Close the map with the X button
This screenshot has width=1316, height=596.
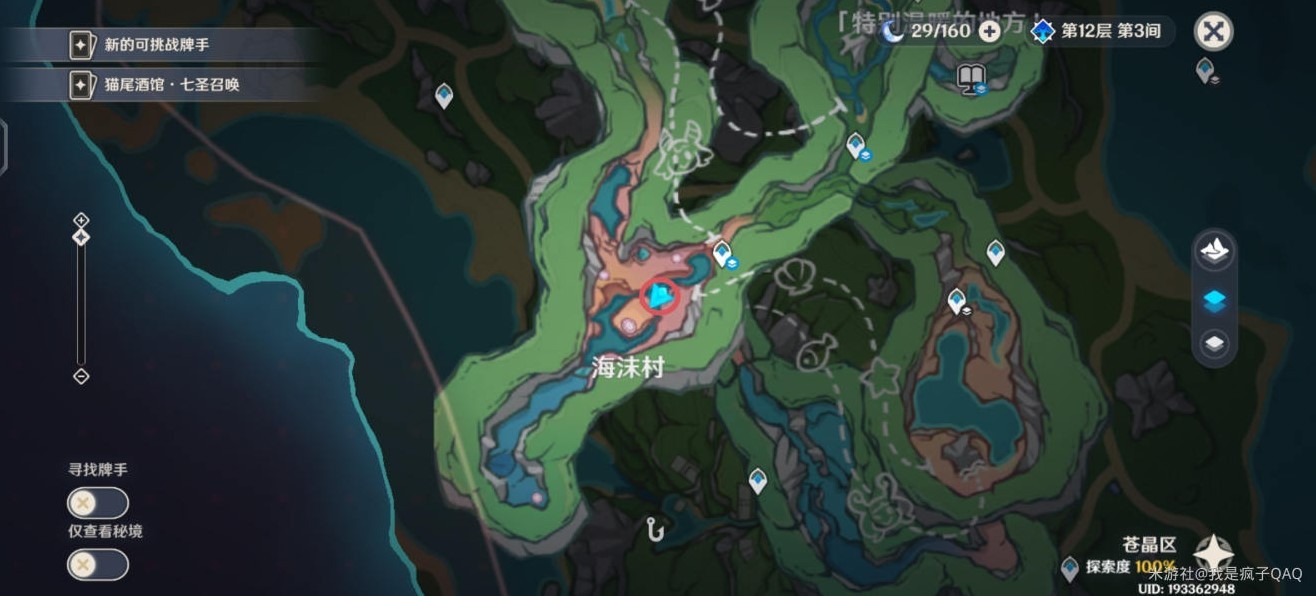click(1213, 31)
